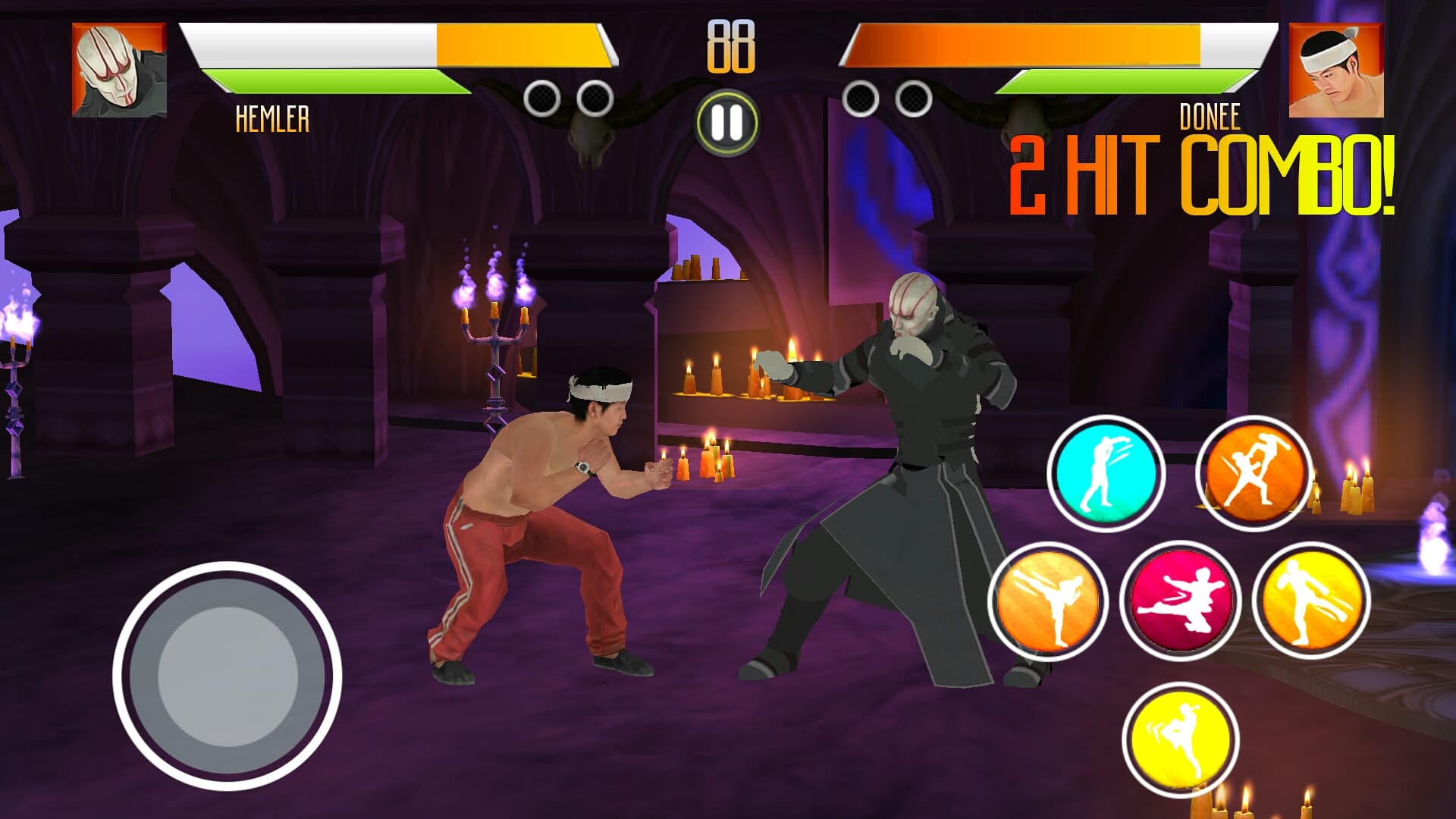
Task: Tap Hemler's orange health bar
Action: tap(523, 45)
